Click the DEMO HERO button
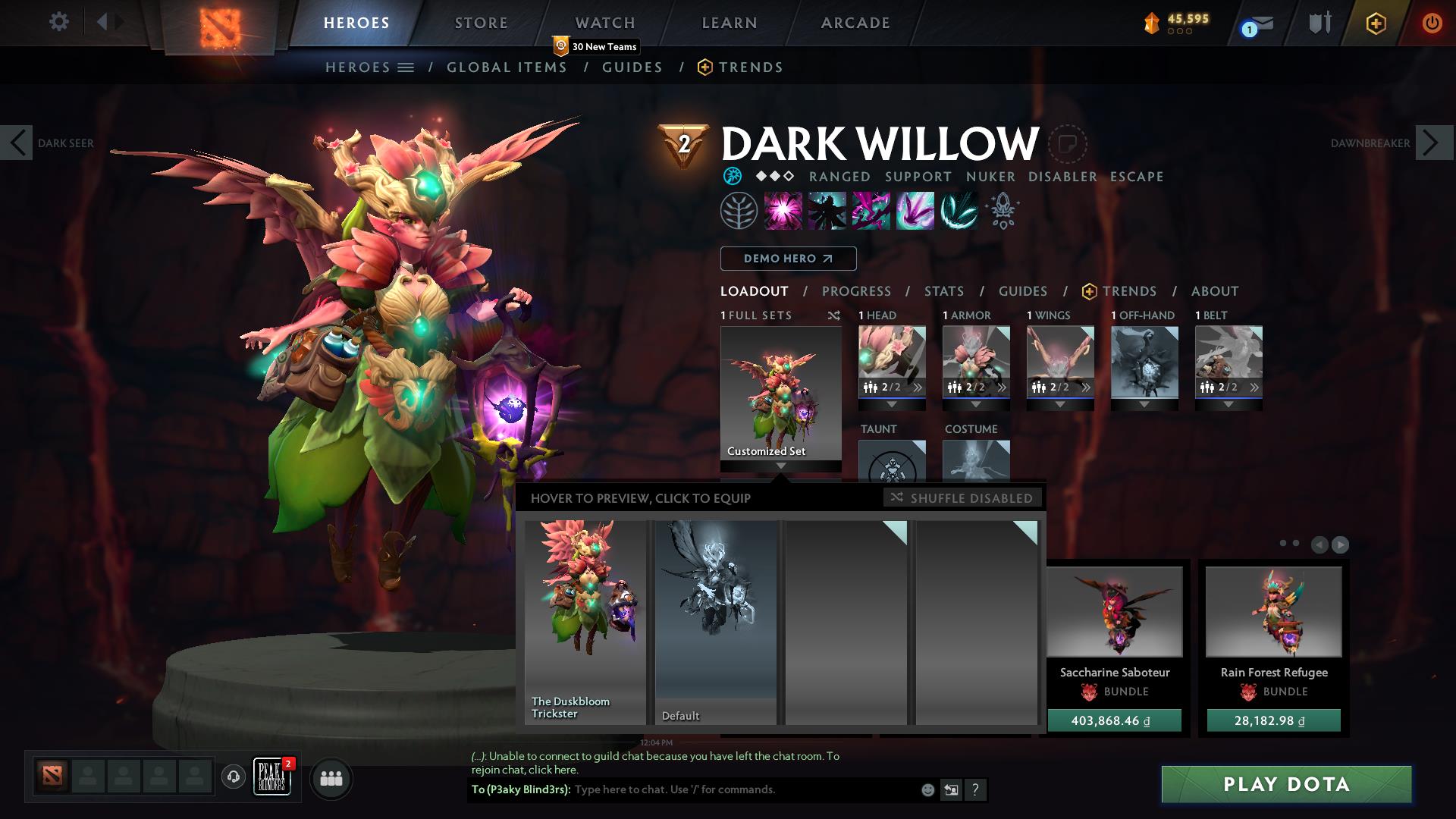 click(788, 259)
